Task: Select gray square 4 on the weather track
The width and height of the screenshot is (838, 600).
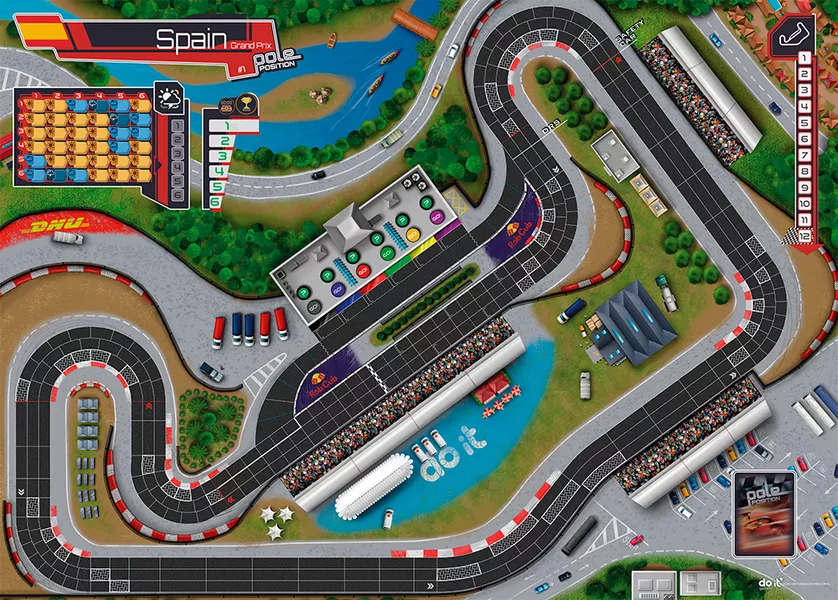Action: [x=178, y=169]
